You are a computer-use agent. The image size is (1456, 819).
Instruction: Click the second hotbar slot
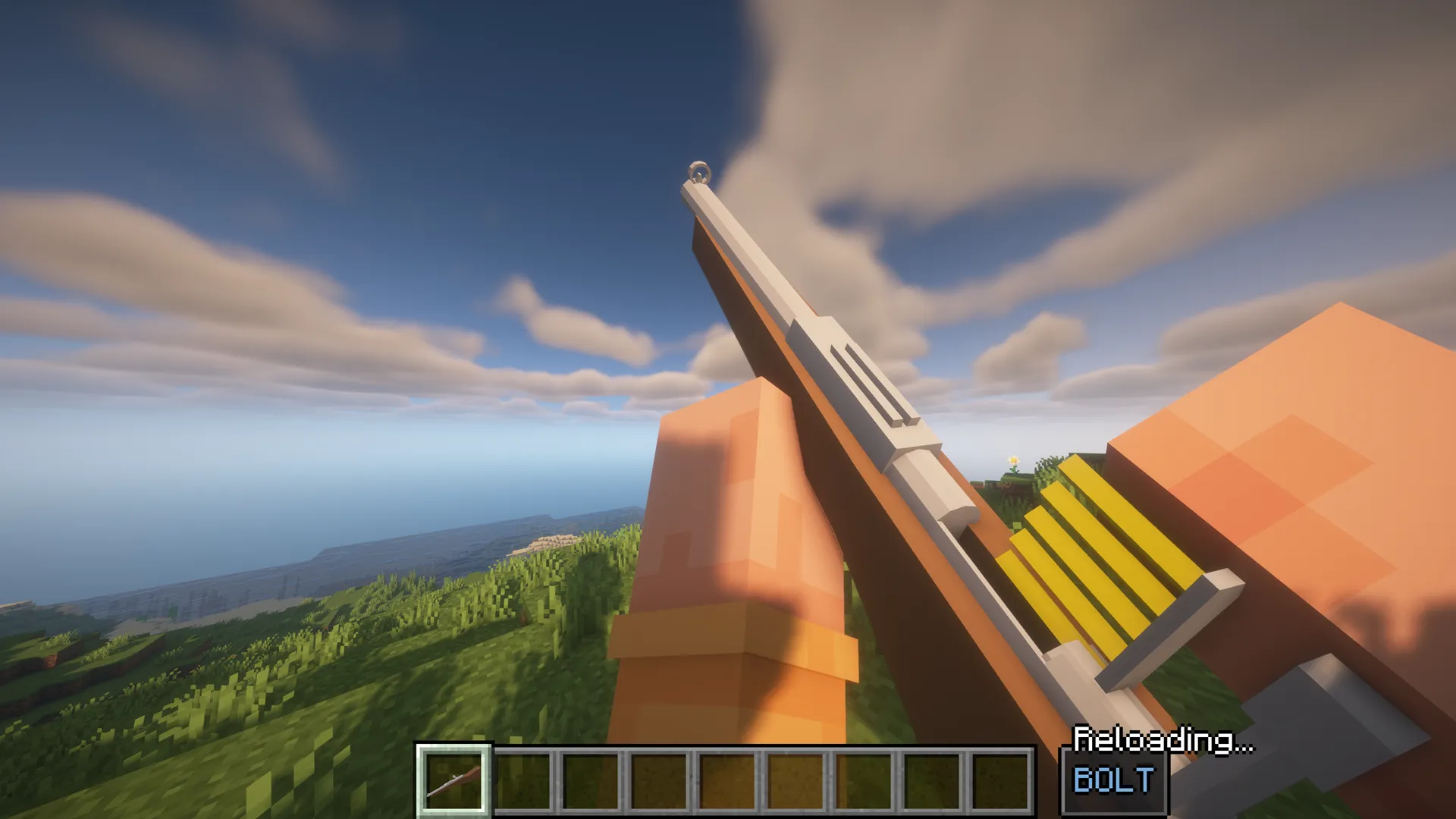tap(523, 781)
